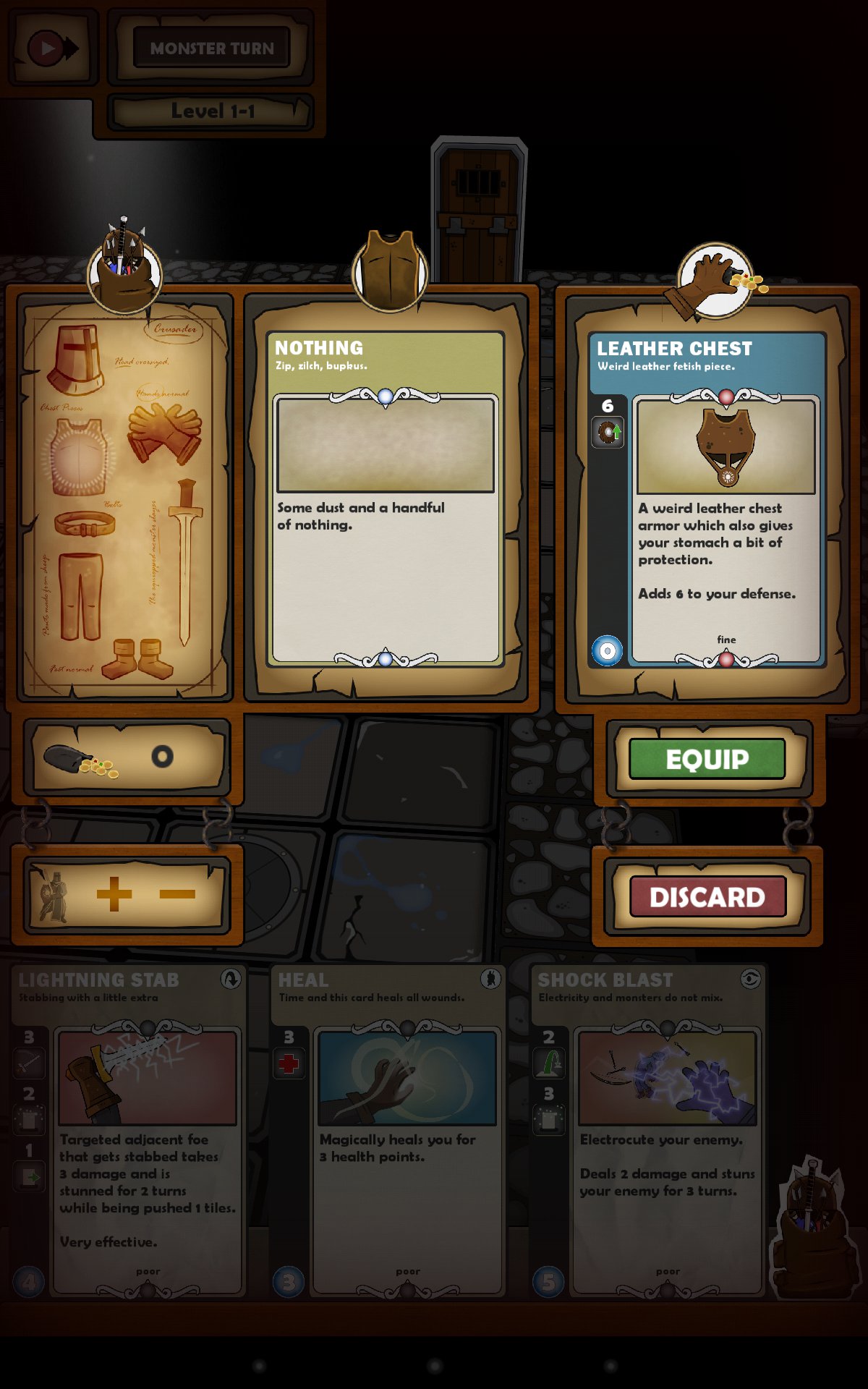The image size is (868, 1389).
Task: Click the minus button beside knight icon
Action: click(177, 894)
